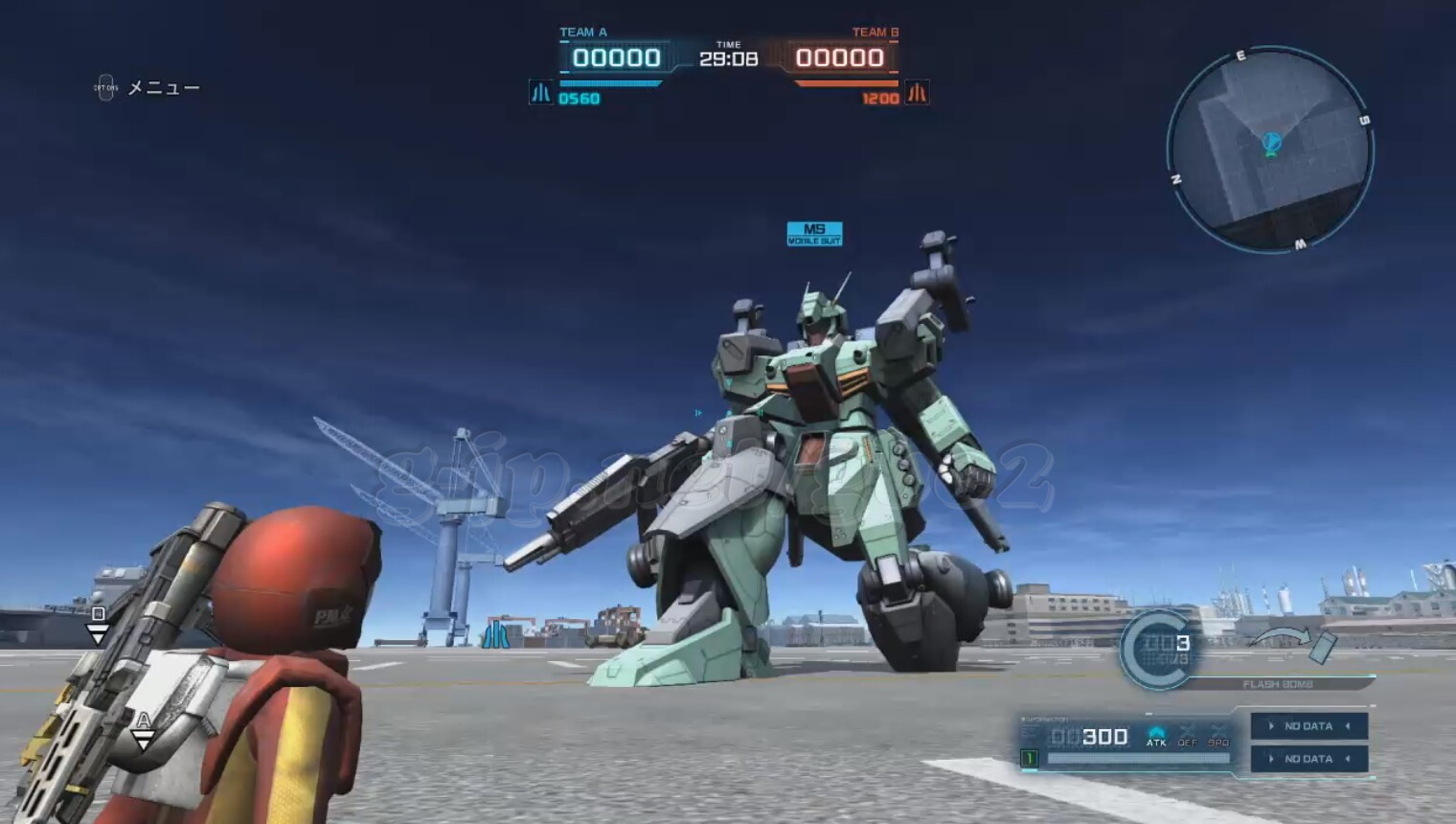This screenshot has width=1456, height=824.
Task: Click the DEF status indicator
Action: (x=1188, y=736)
